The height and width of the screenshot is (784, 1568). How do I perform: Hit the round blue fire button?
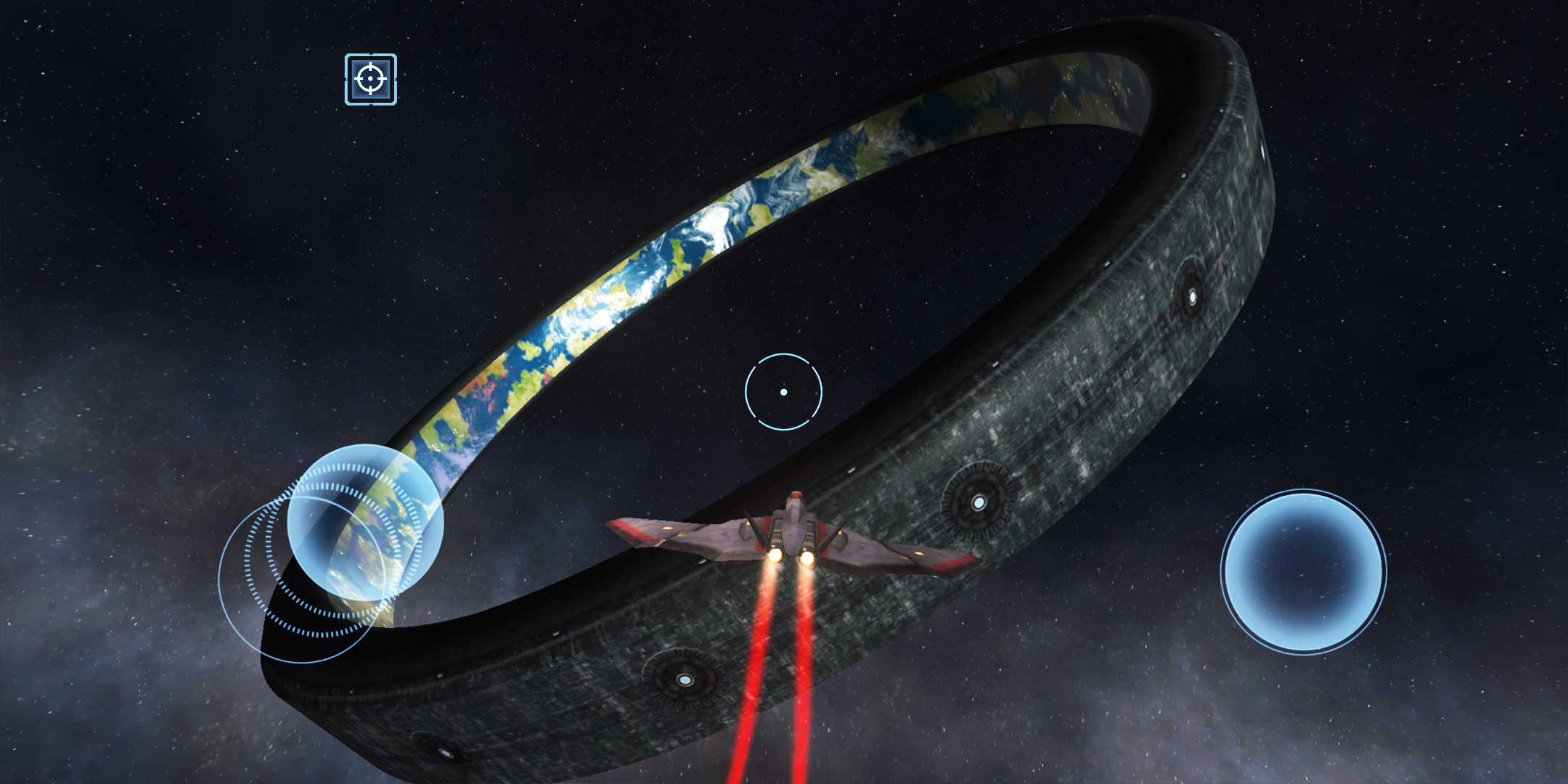point(1303,572)
